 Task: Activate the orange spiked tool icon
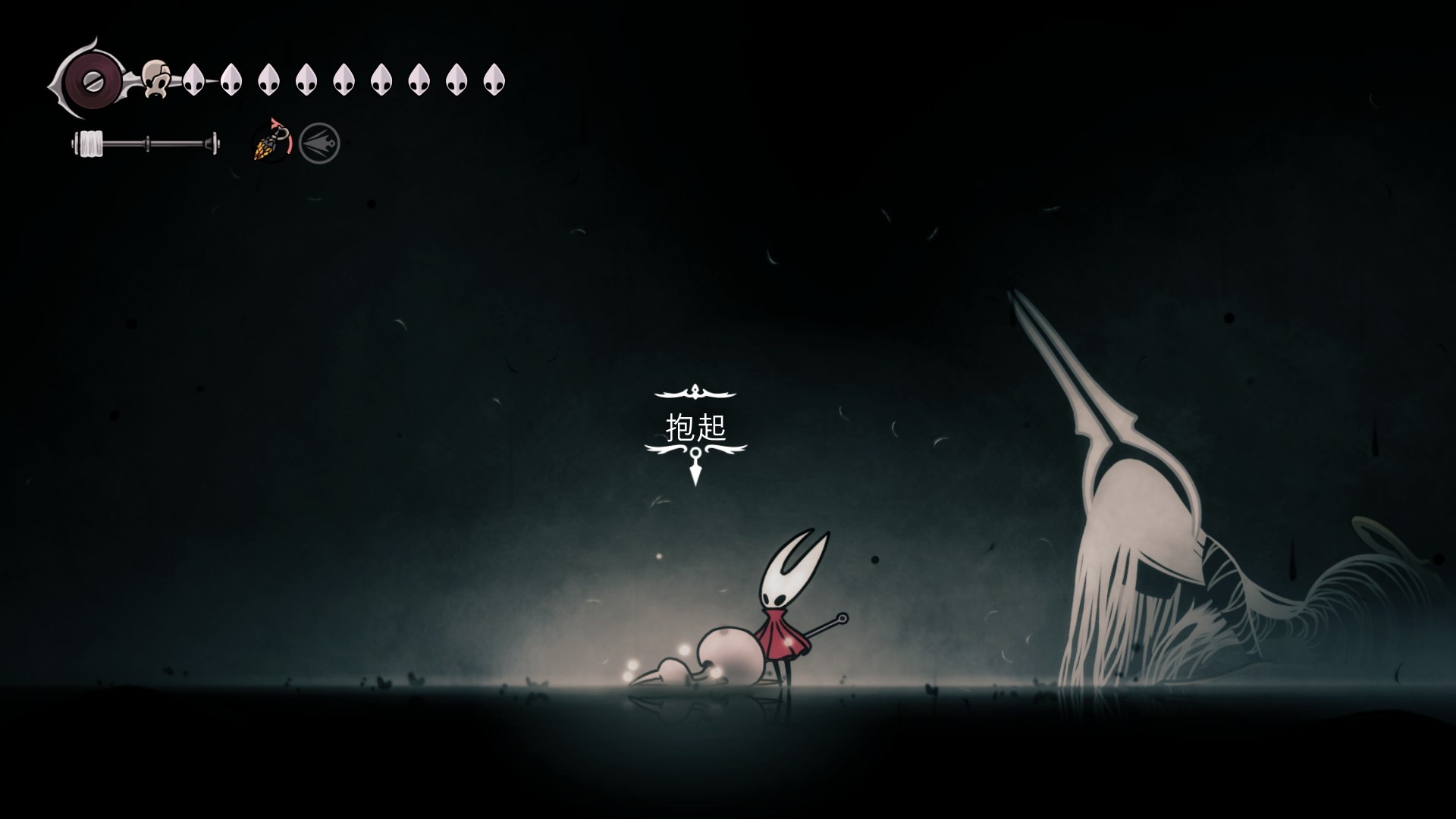tap(271, 142)
